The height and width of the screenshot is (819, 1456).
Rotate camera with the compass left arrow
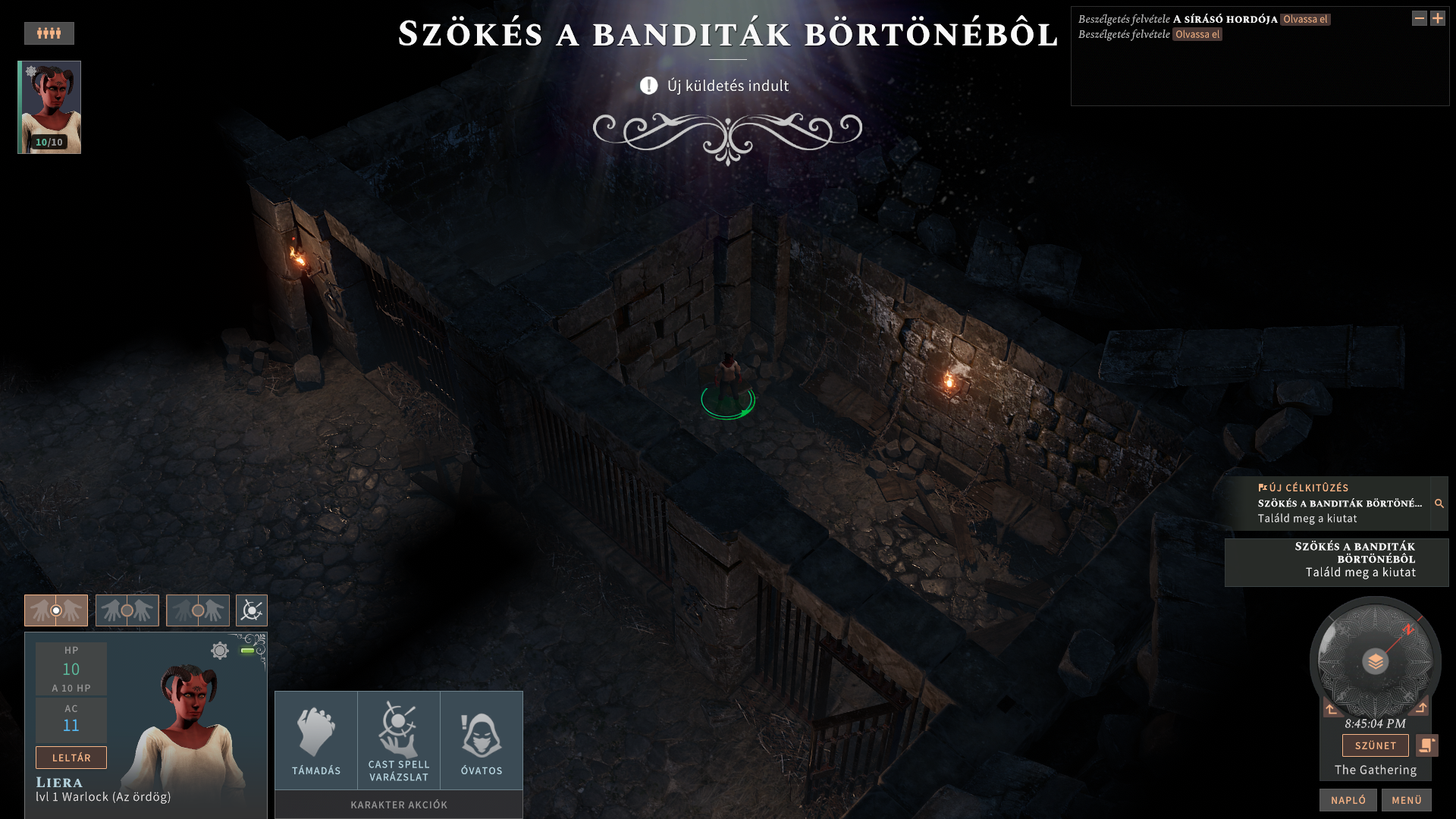coord(1332,709)
